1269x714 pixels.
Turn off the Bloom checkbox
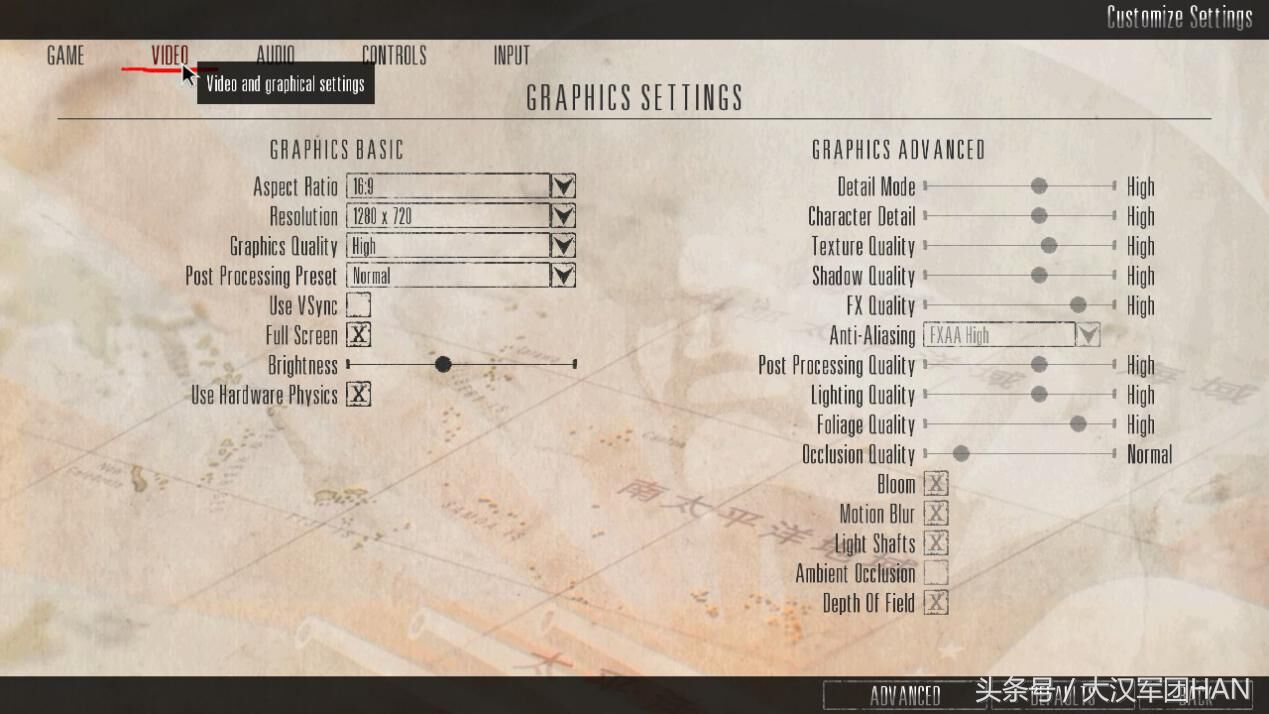(936, 484)
